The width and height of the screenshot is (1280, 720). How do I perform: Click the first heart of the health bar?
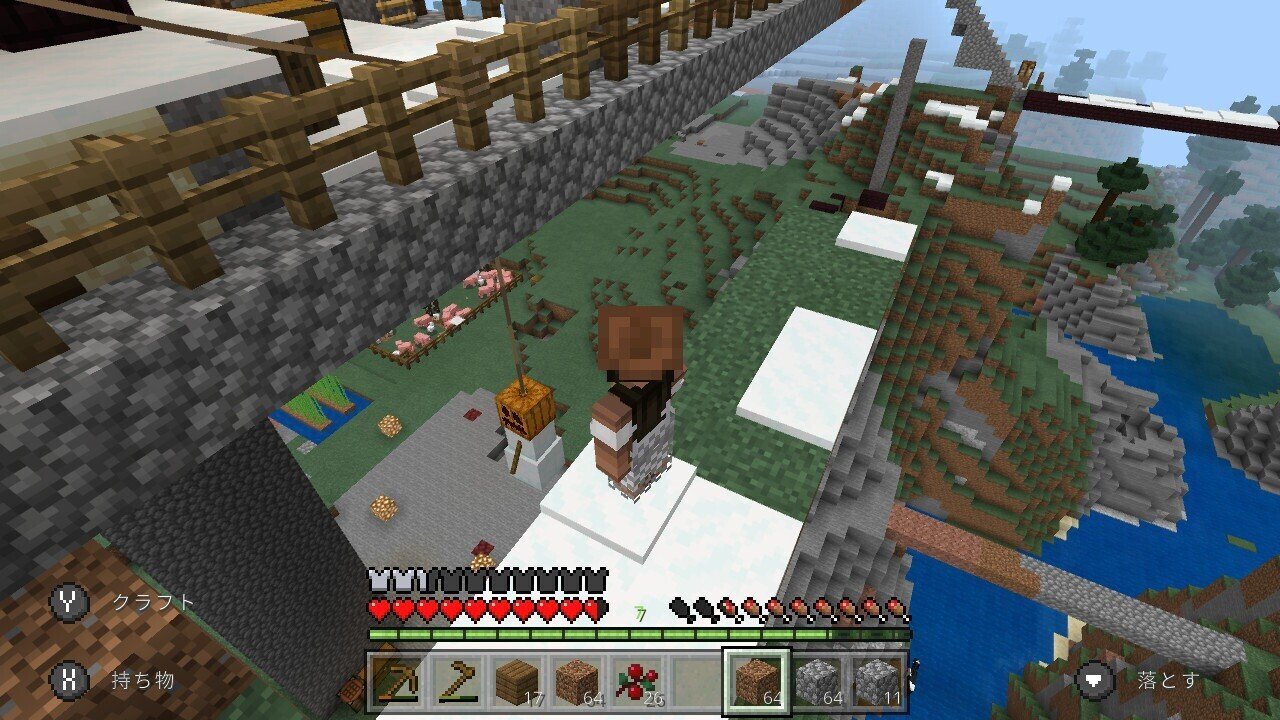378,608
